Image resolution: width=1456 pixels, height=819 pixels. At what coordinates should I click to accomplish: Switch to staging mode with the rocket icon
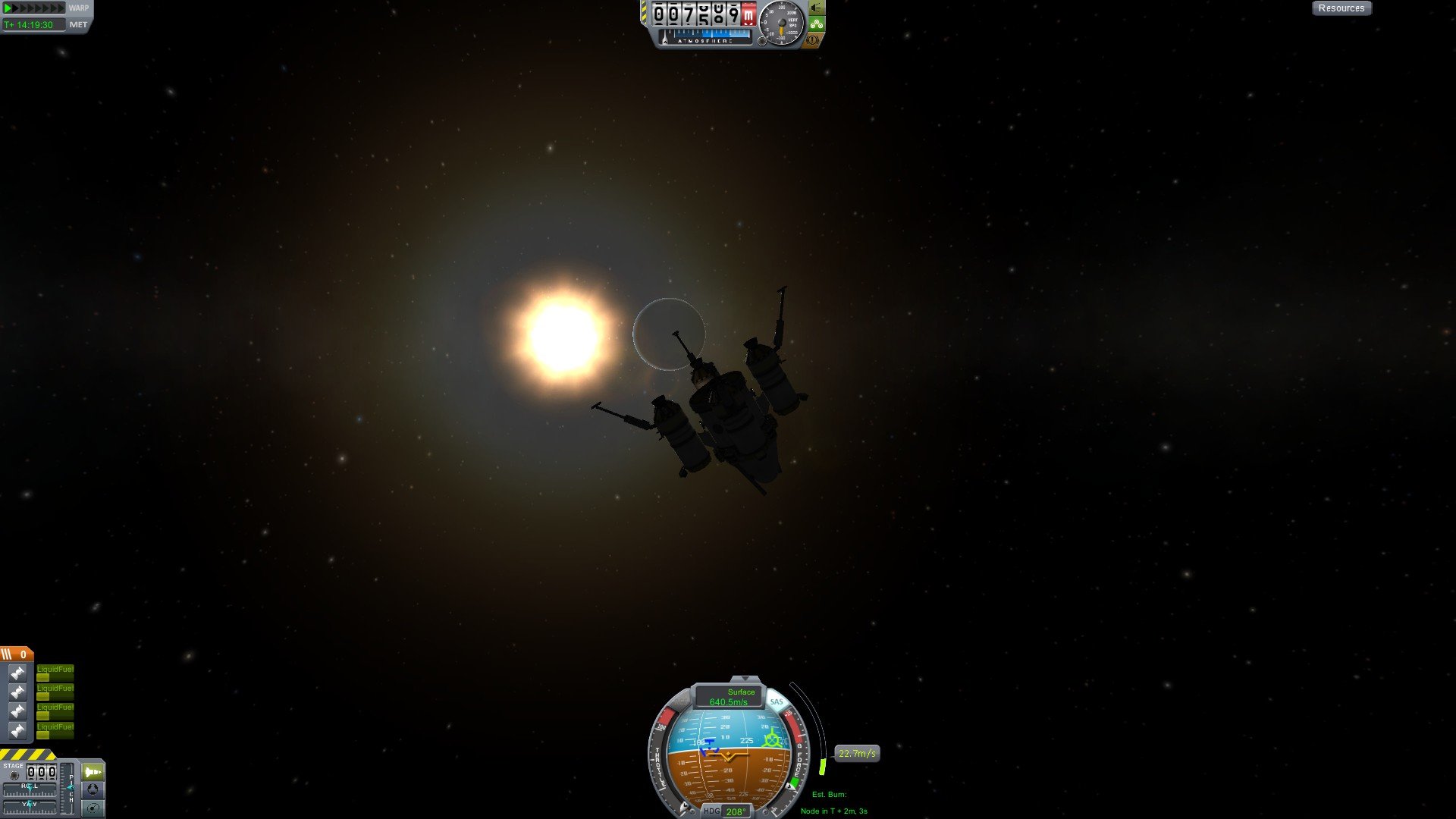[x=93, y=772]
